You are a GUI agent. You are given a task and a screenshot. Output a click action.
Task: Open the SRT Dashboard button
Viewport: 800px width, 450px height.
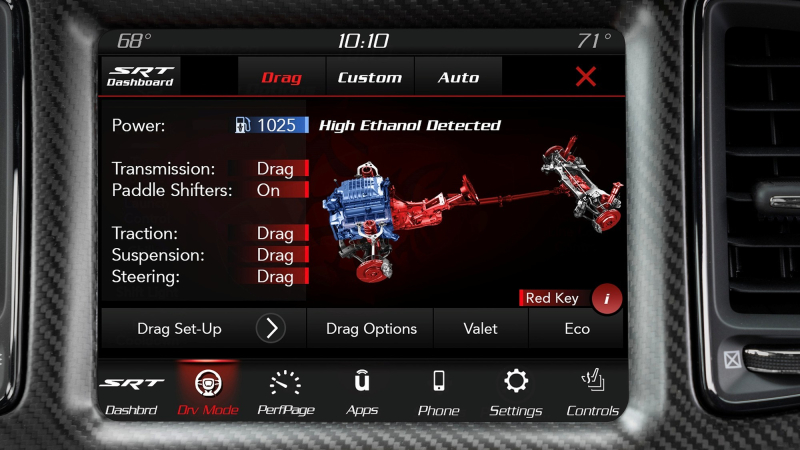coord(140,76)
